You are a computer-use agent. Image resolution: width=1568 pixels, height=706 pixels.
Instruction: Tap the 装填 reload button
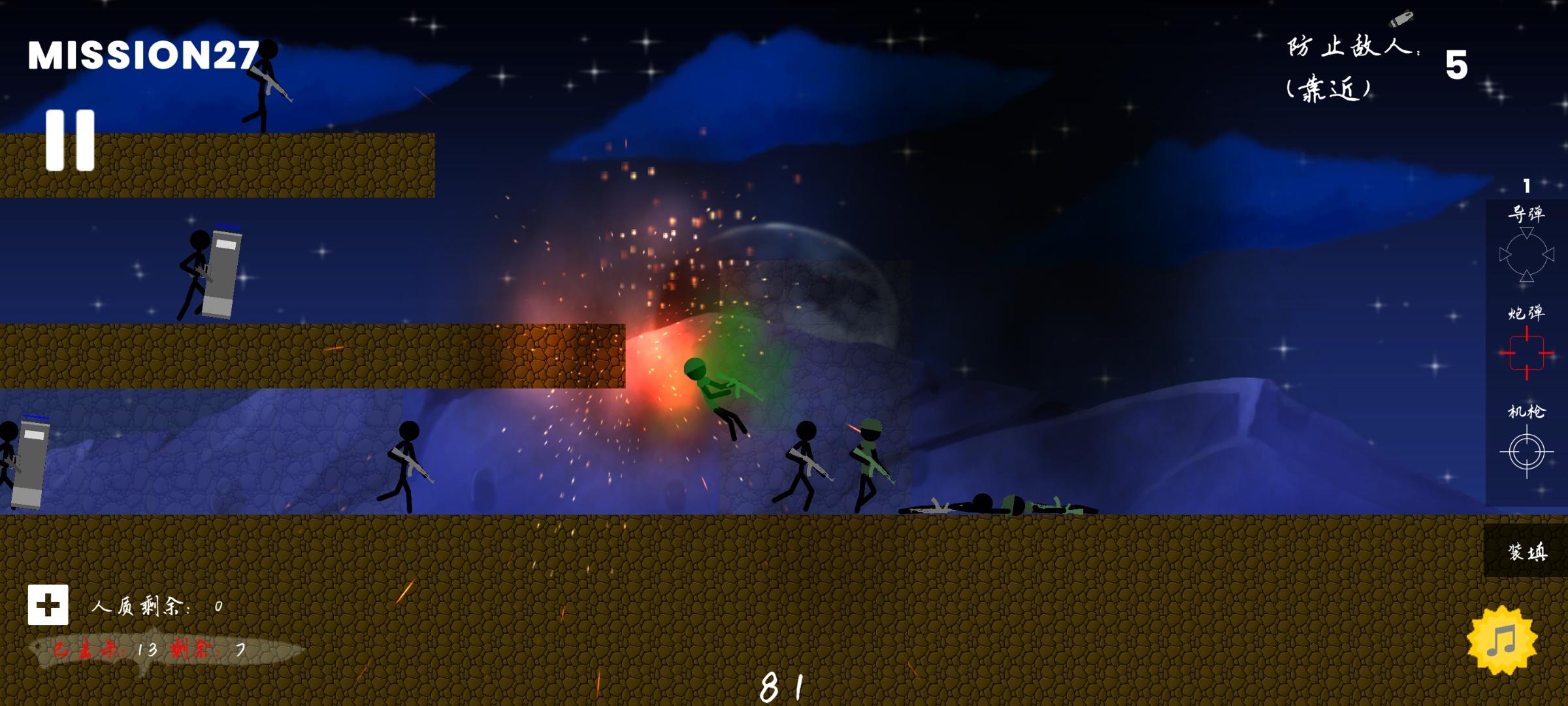pyautogui.click(x=1526, y=551)
